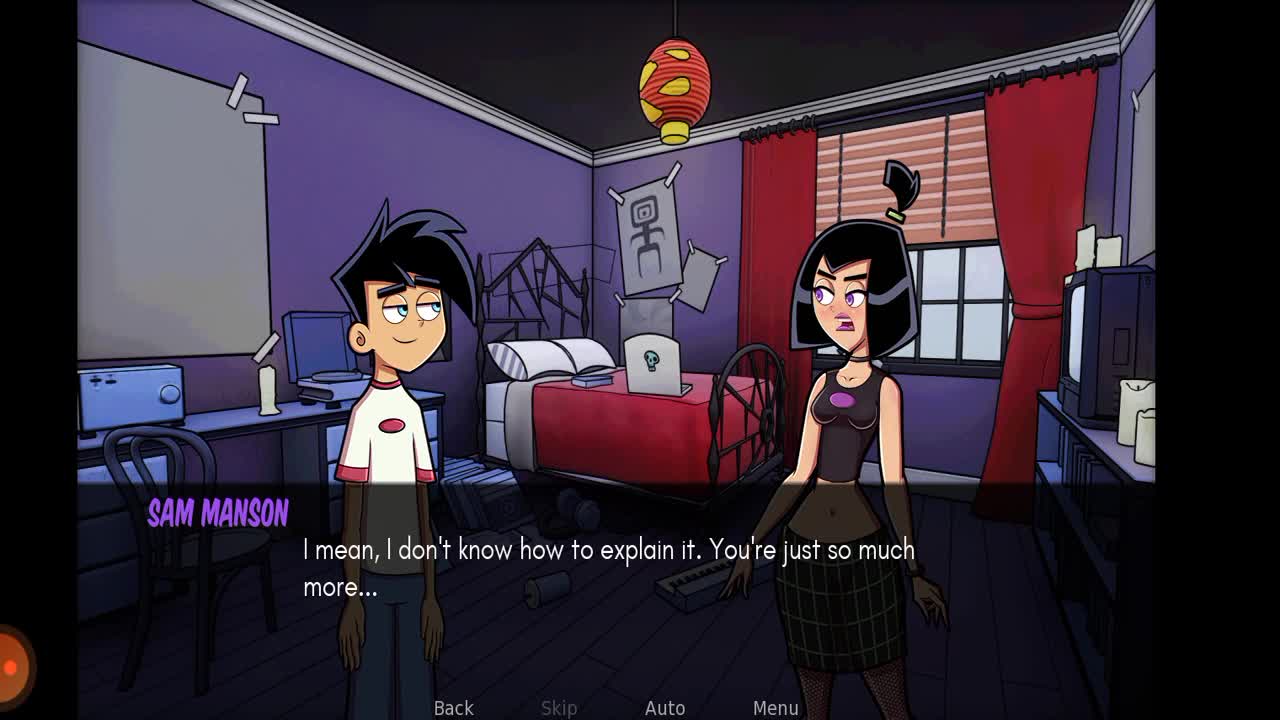Select the Skip dialogue option
Viewport: 1280px width, 720px height.
(559, 708)
